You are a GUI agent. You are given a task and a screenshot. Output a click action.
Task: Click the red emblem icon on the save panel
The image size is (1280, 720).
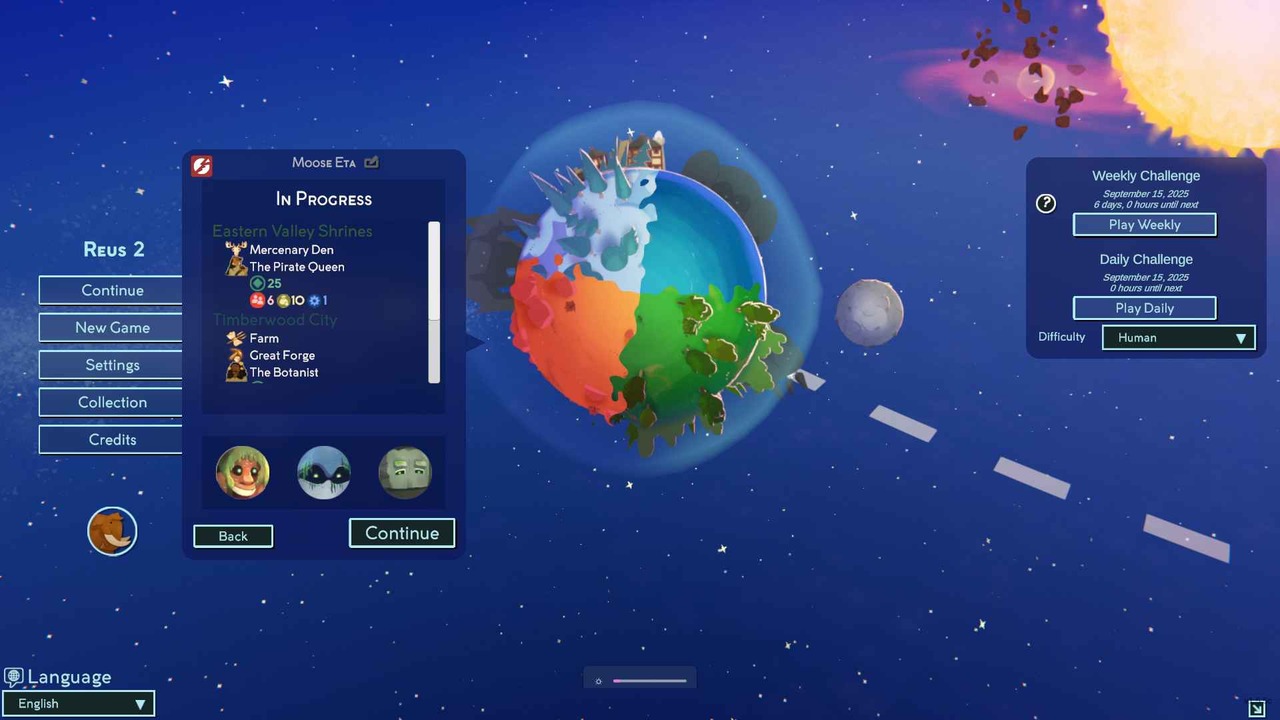[x=201, y=165]
